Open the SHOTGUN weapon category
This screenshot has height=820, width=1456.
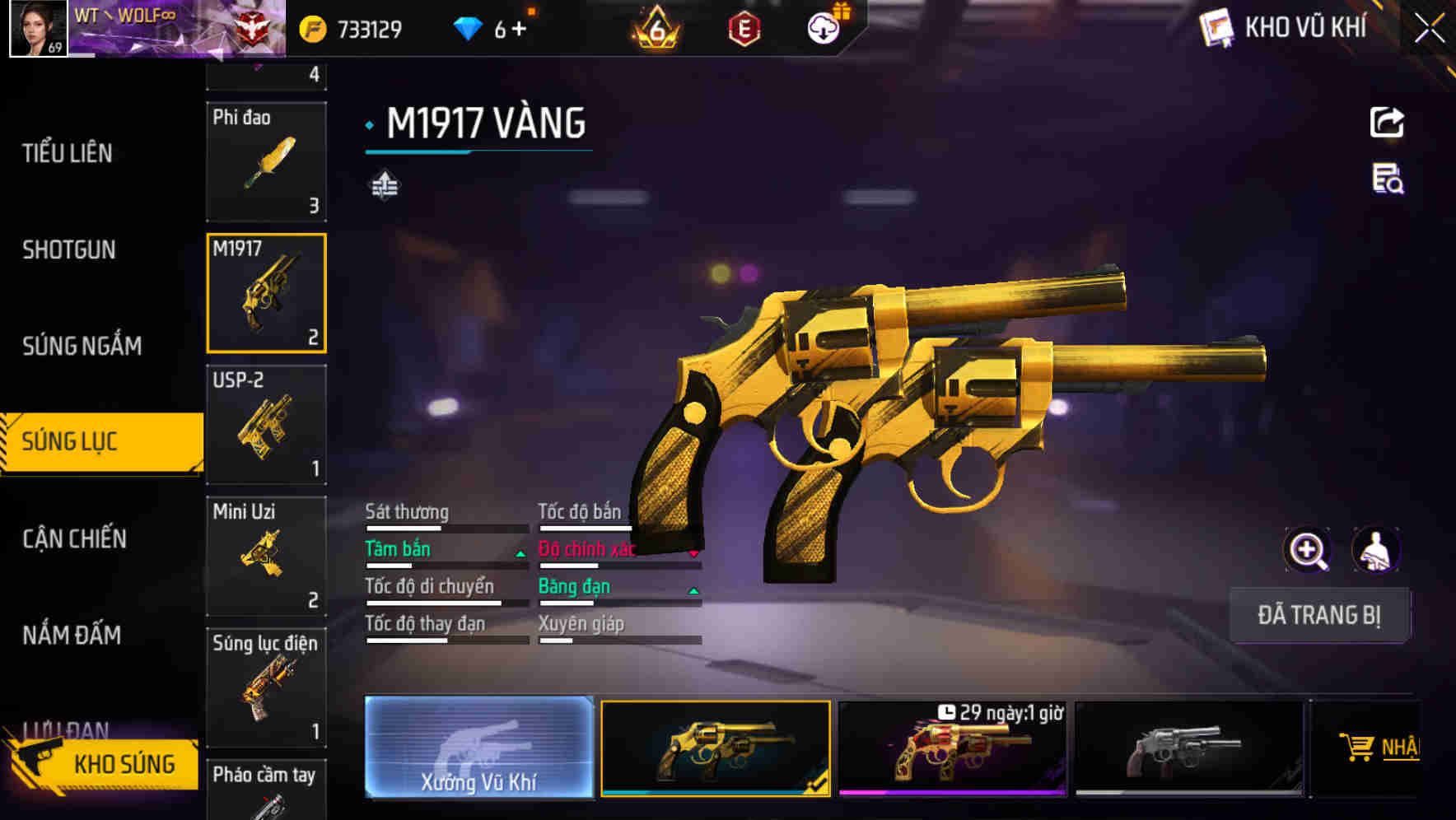tap(69, 249)
